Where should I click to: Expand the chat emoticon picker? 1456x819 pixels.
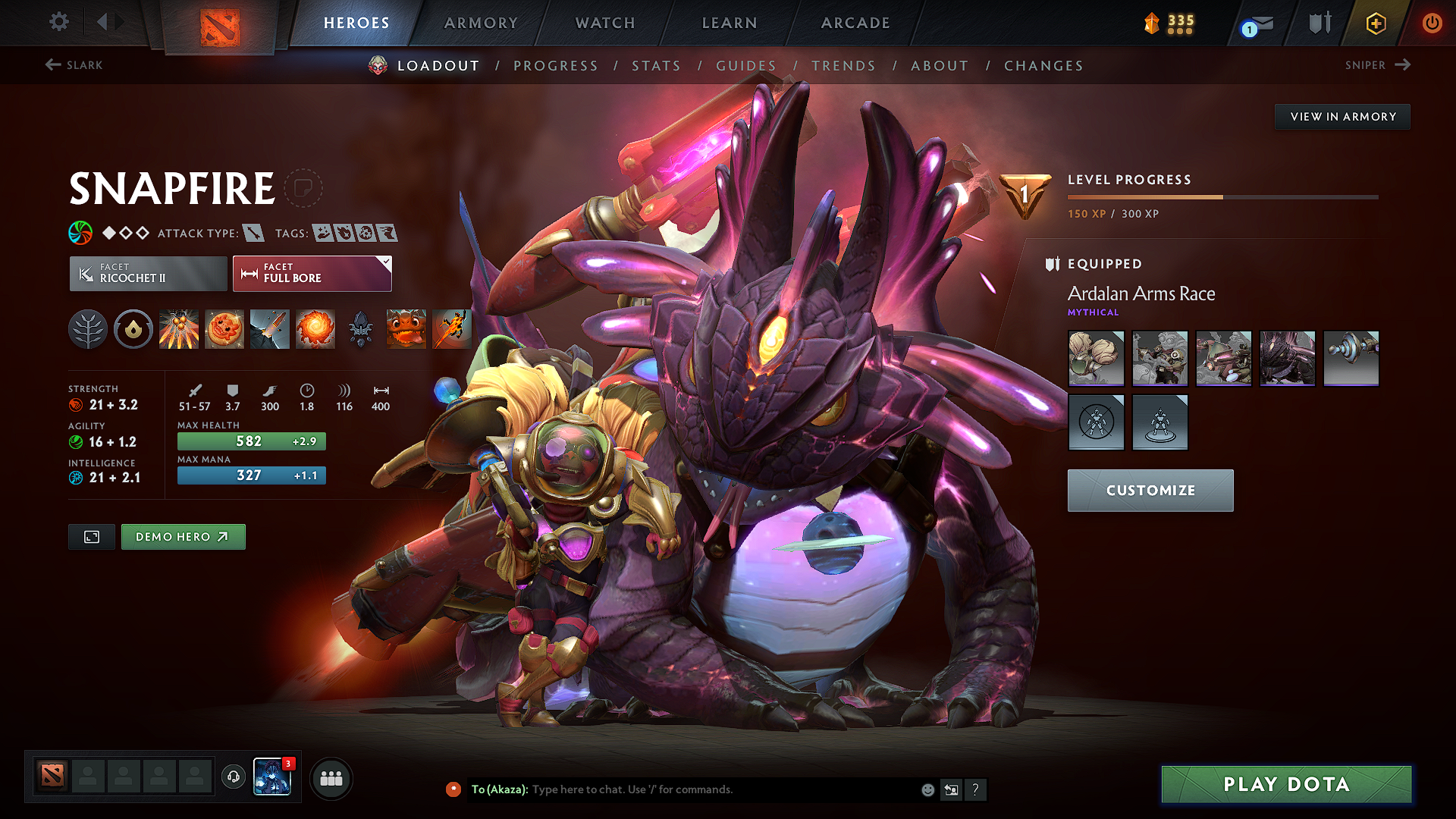point(927,789)
